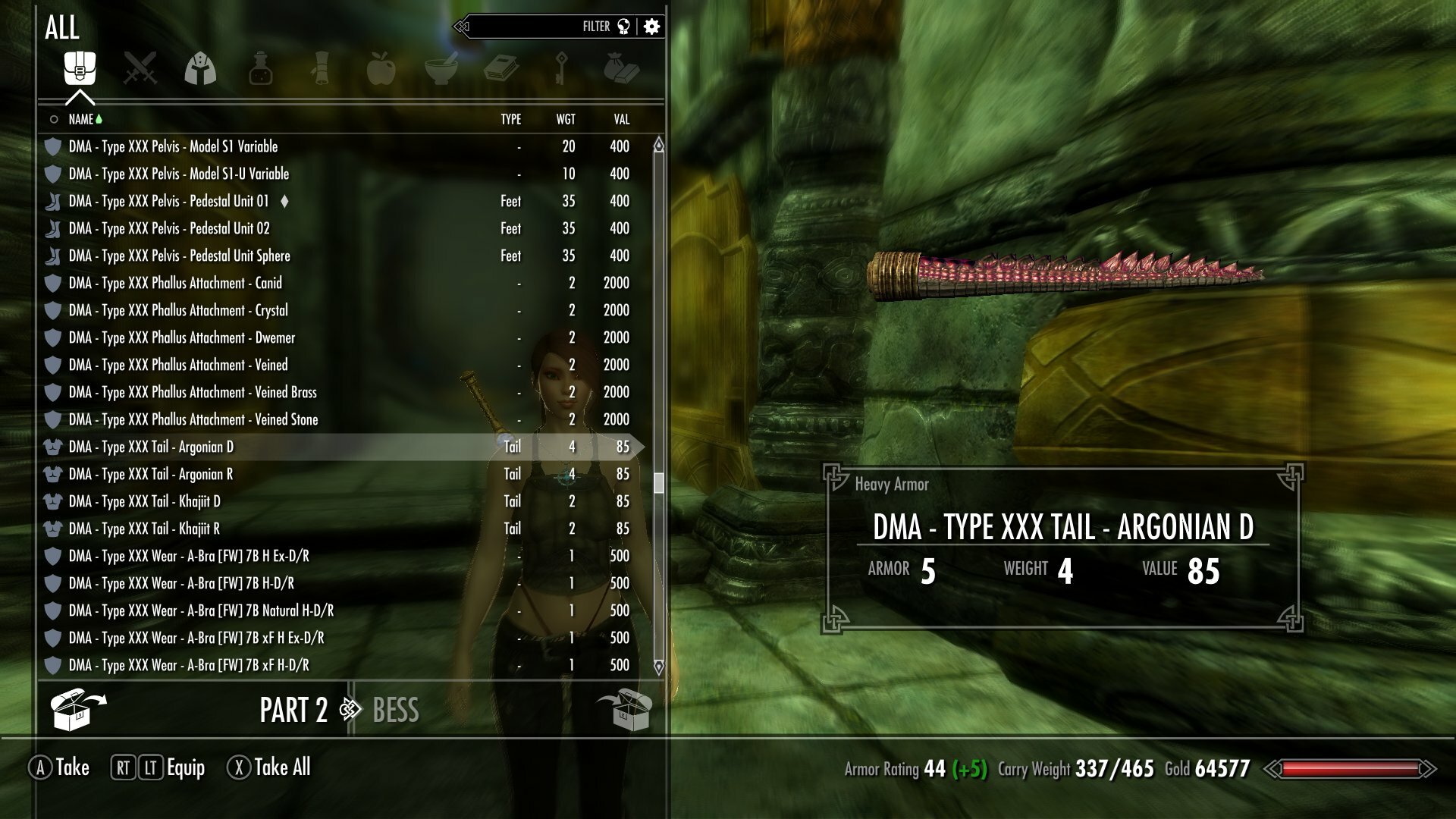Switch to the BESS inventory side
Viewport: 1456px width, 819px height.
396,711
